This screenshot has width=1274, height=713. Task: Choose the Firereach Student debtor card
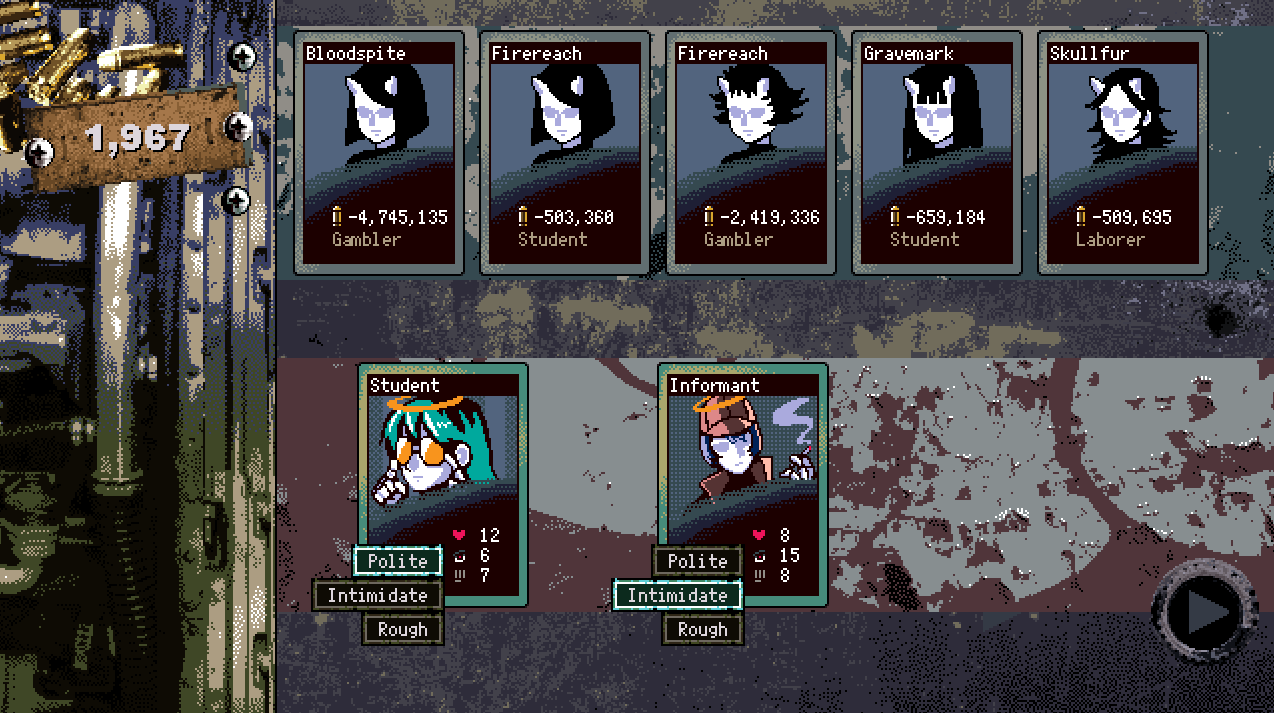[565, 152]
